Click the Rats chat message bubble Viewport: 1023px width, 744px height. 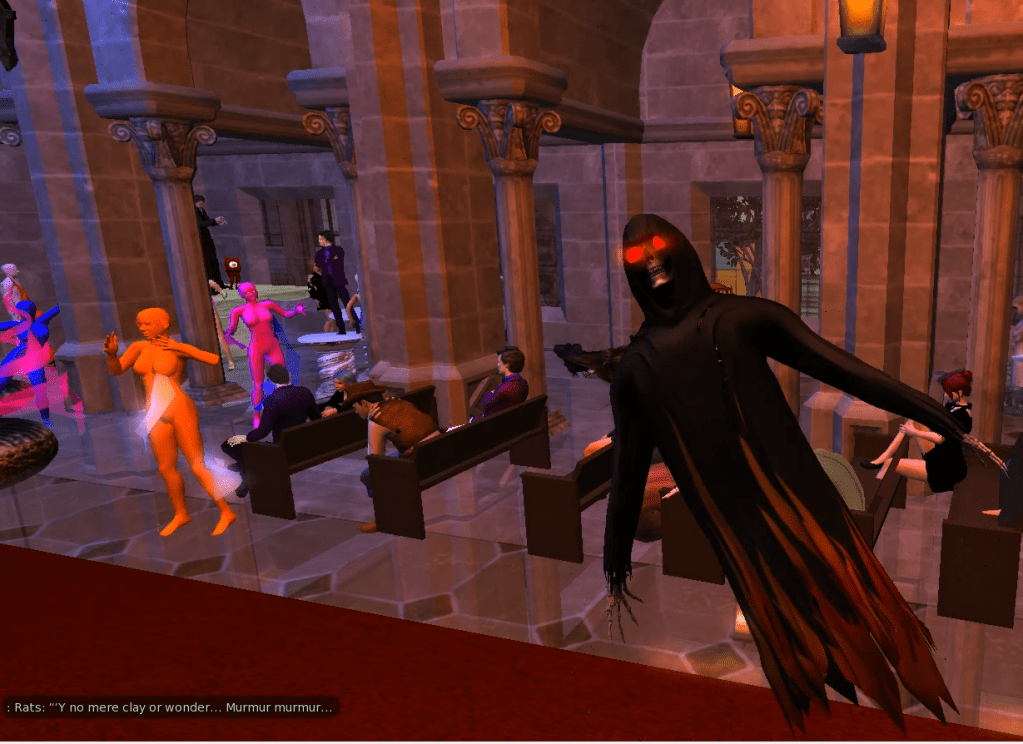click(170, 708)
